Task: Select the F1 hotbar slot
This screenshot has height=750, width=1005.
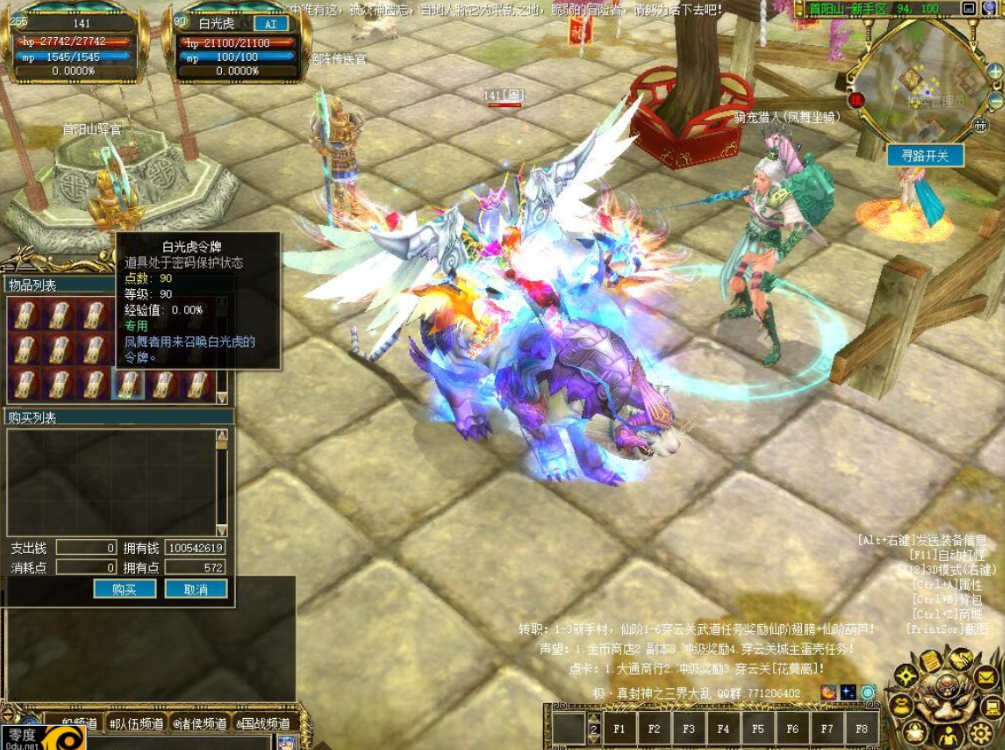Action: click(x=619, y=728)
